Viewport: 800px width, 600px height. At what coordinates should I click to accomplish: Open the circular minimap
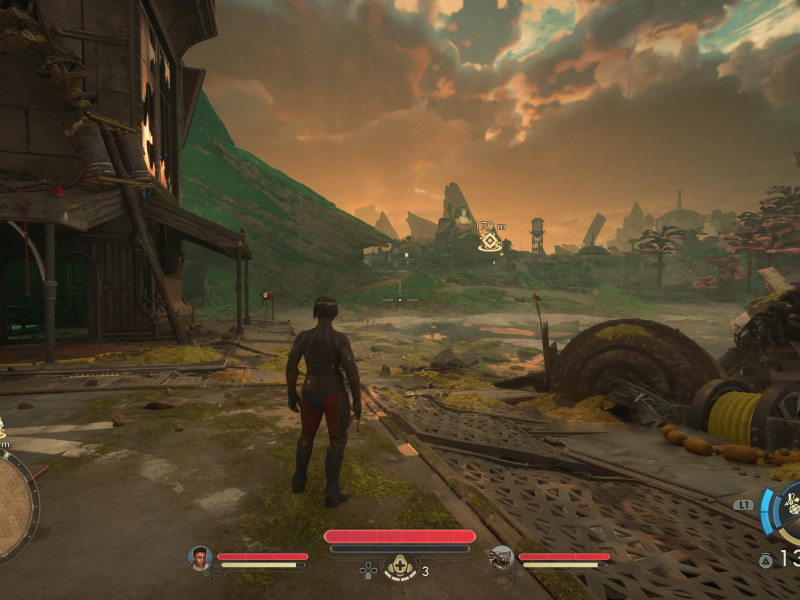click(12, 505)
